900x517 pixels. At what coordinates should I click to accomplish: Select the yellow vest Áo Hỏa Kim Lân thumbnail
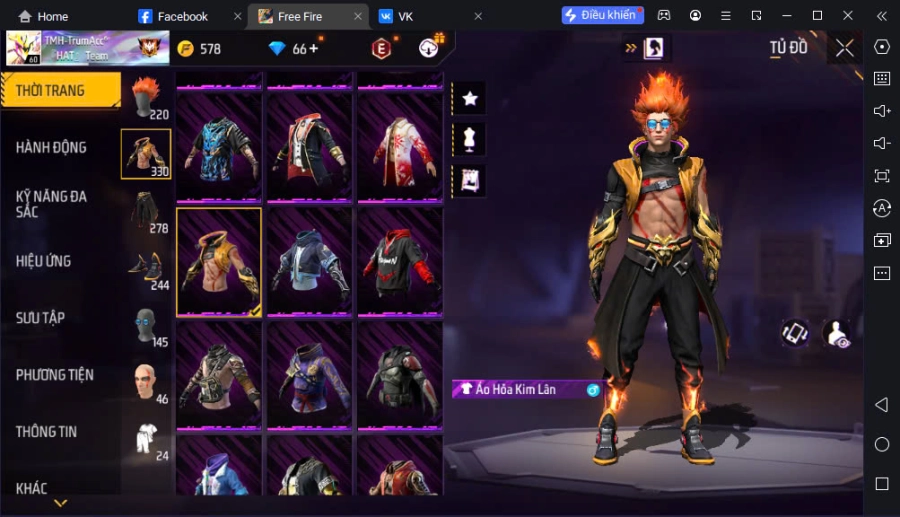click(219, 261)
